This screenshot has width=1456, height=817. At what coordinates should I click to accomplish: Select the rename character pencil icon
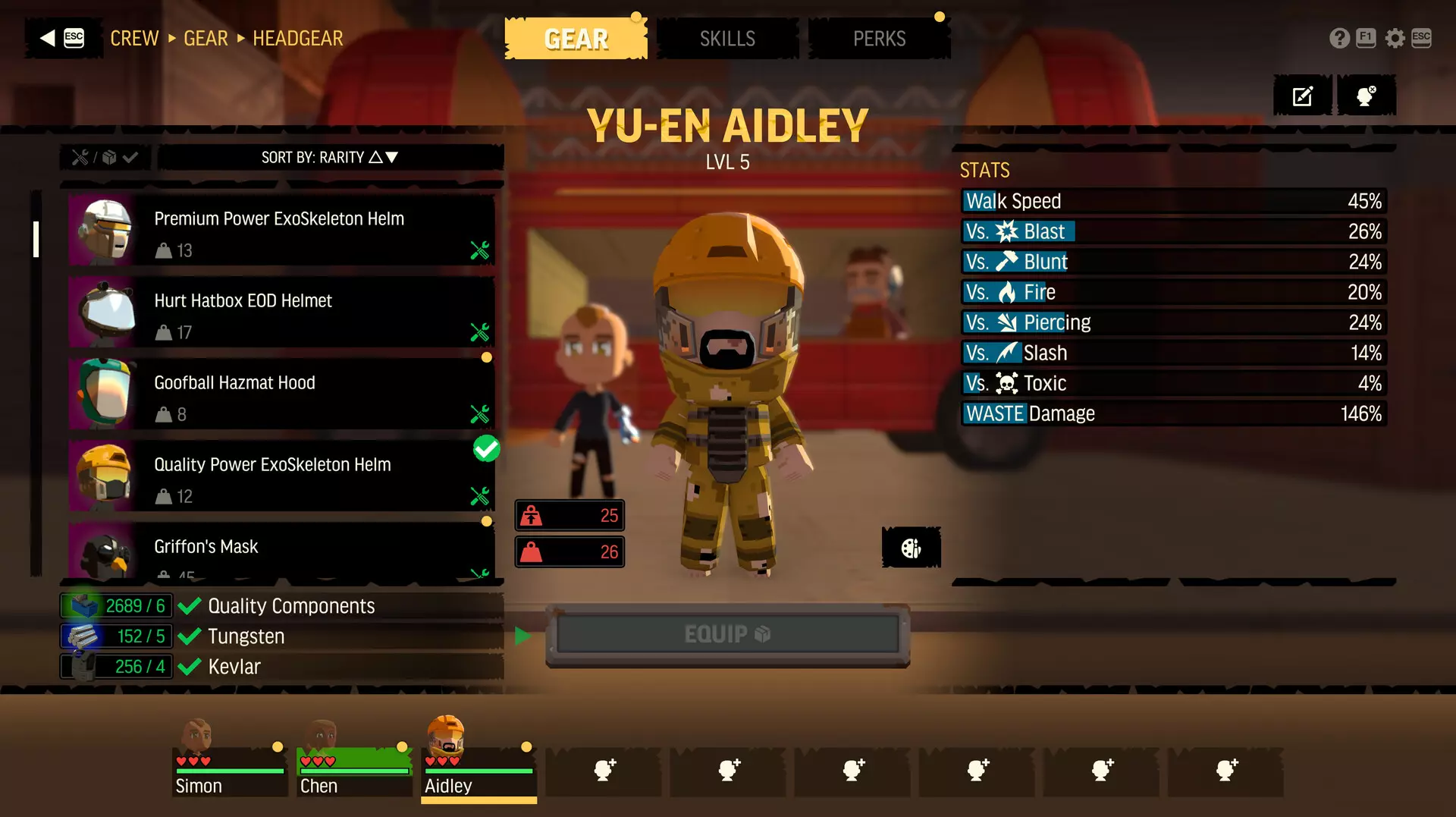pos(1302,95)
